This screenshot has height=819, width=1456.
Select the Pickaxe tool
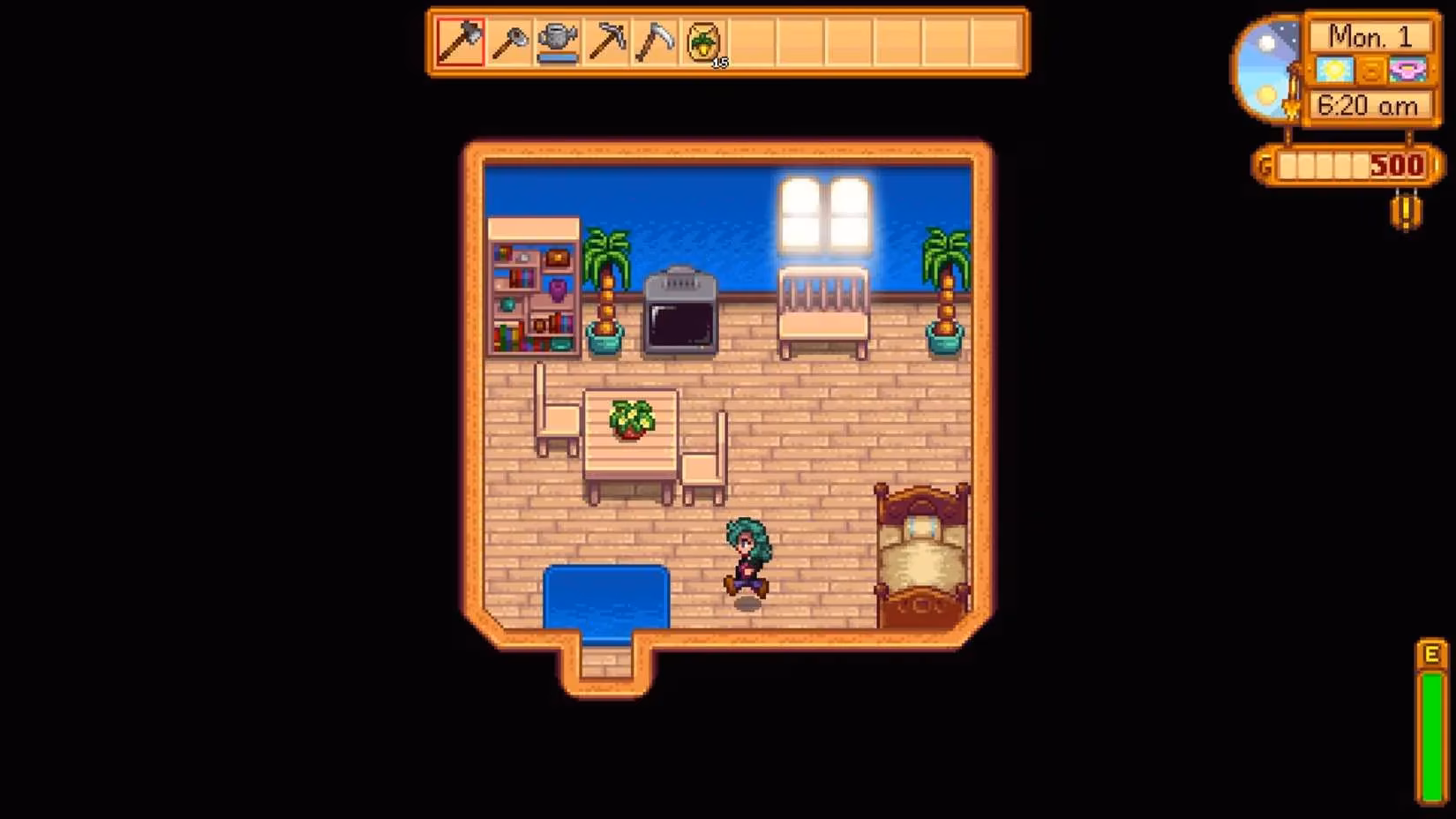point(607,41)
